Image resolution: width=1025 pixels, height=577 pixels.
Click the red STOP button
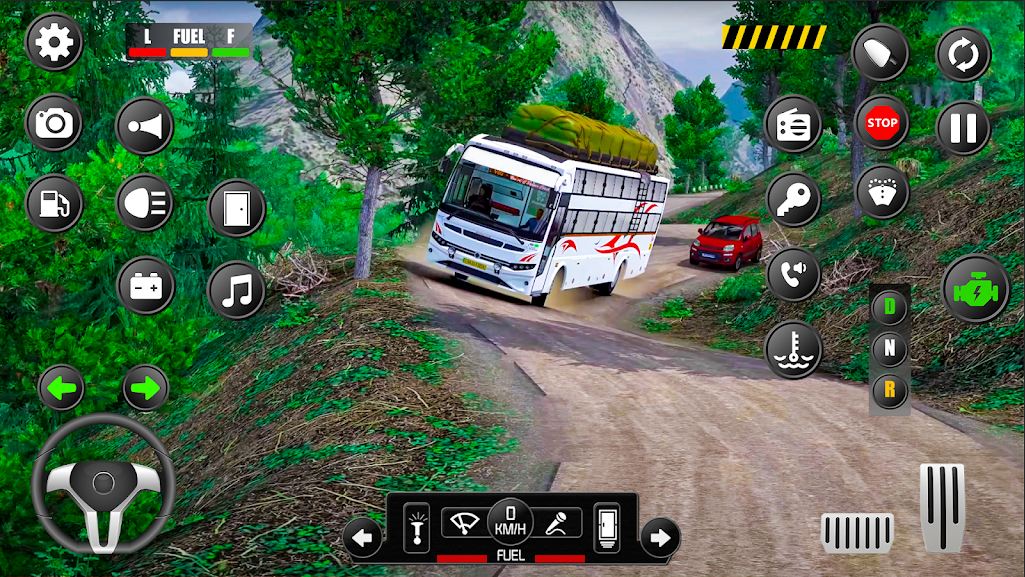click(881, 124)
